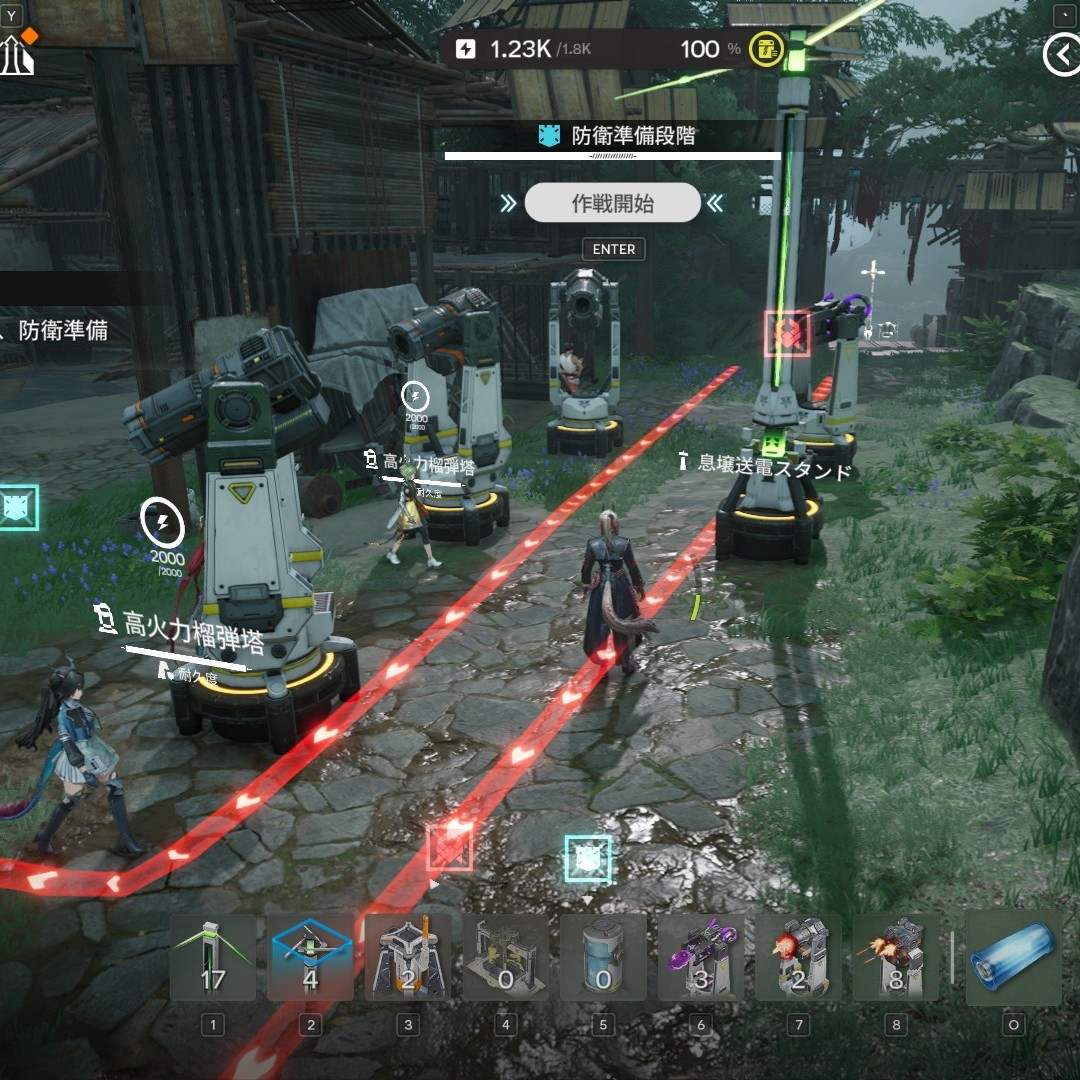Image resolution: width=1080 pixels, height=1080 pixels.
Task: Start the battle with the 作戦開始 button
Action: point(612,203)
